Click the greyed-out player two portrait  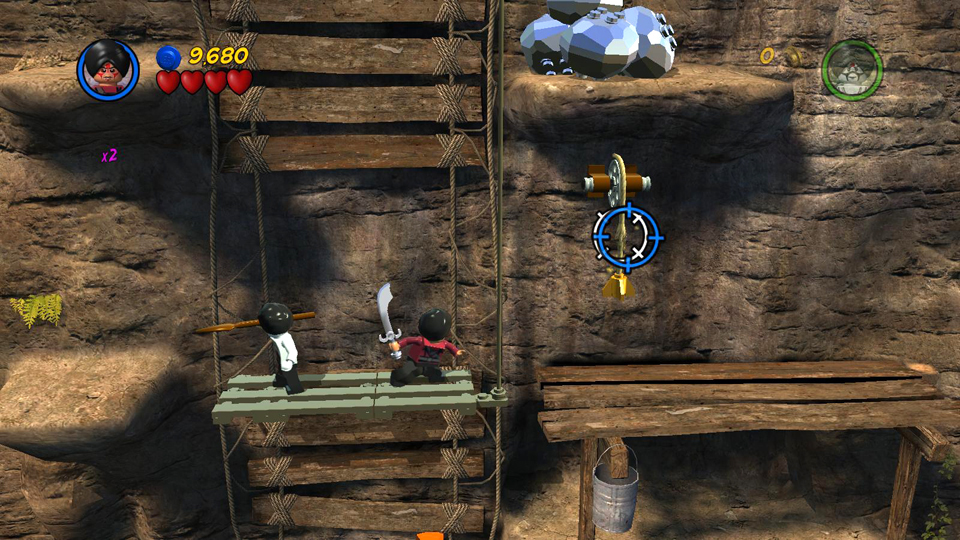click(852, 69)
